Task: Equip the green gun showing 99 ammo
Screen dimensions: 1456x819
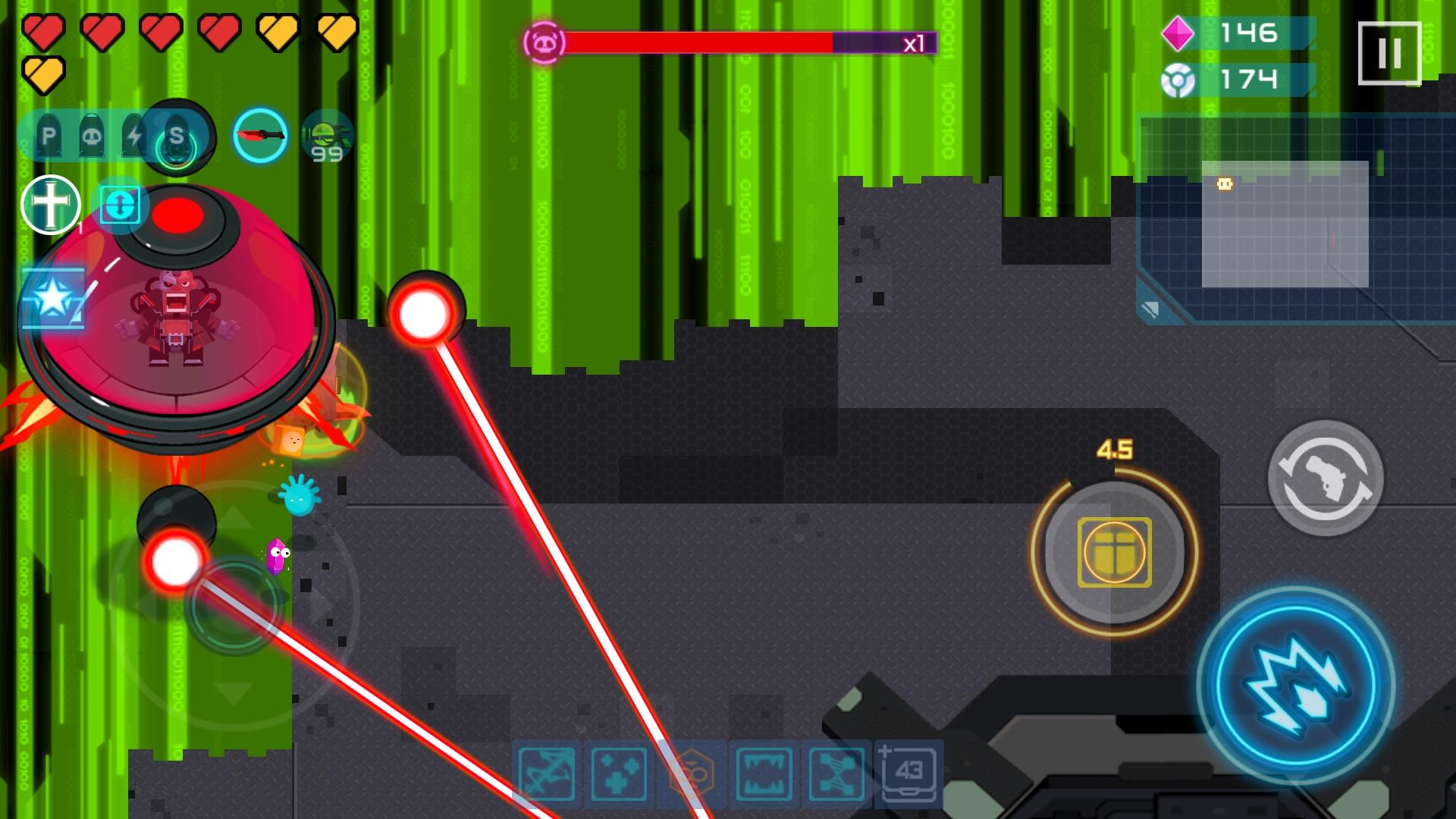Action: click(326, 136)
